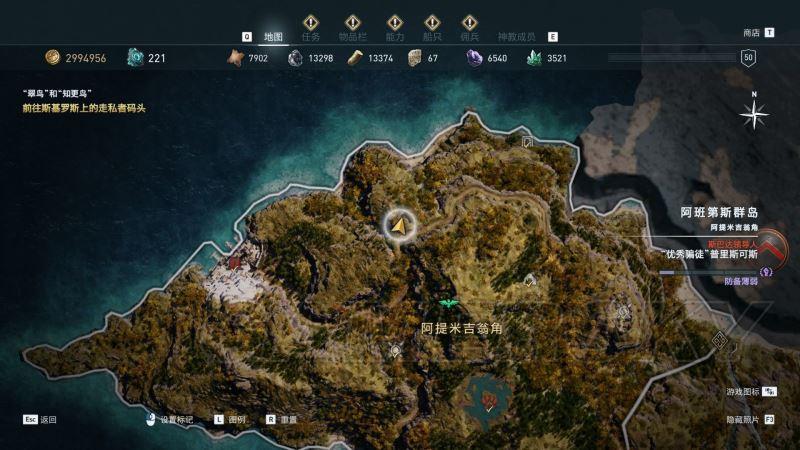
Task: Click the tracked quest objective text
Action: (84, 107)
